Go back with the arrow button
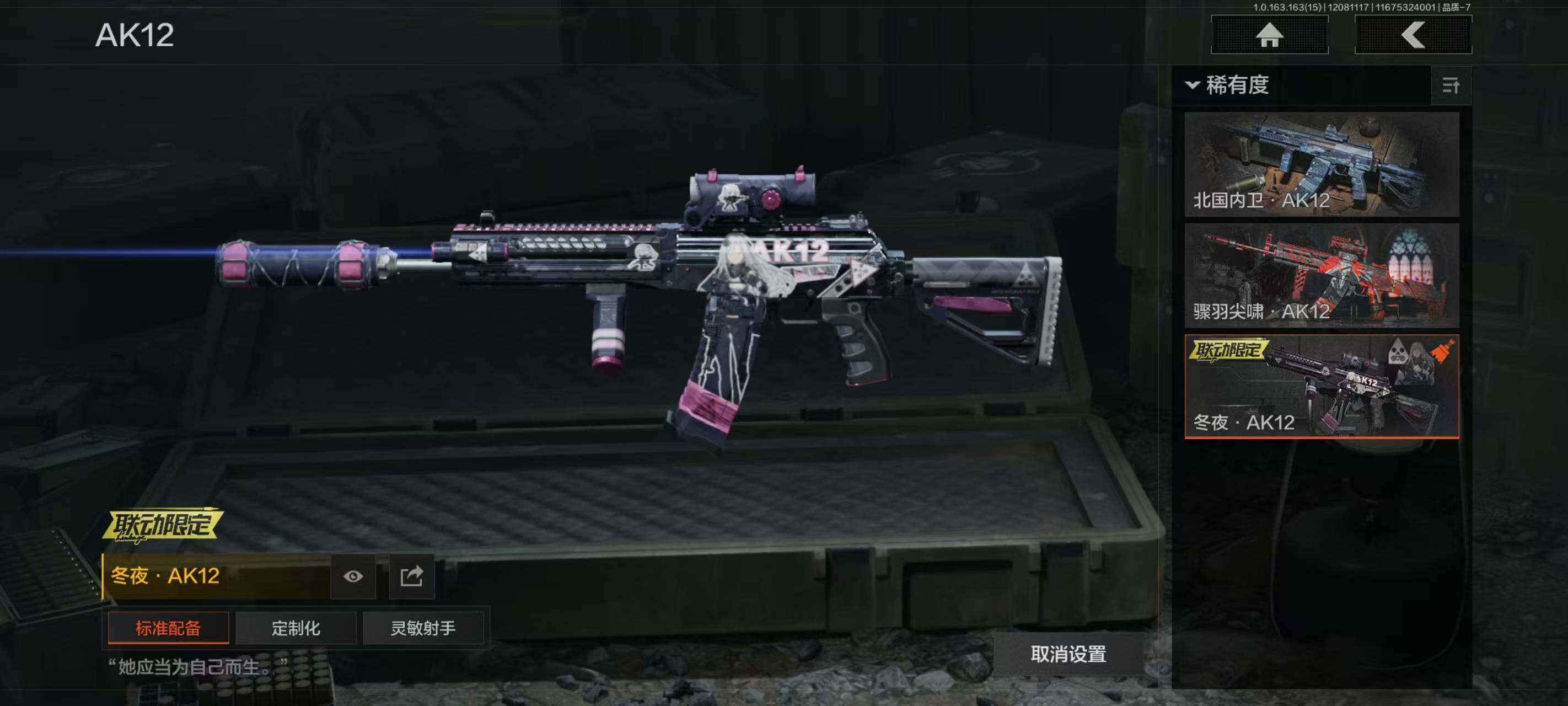 (1413, 35)
